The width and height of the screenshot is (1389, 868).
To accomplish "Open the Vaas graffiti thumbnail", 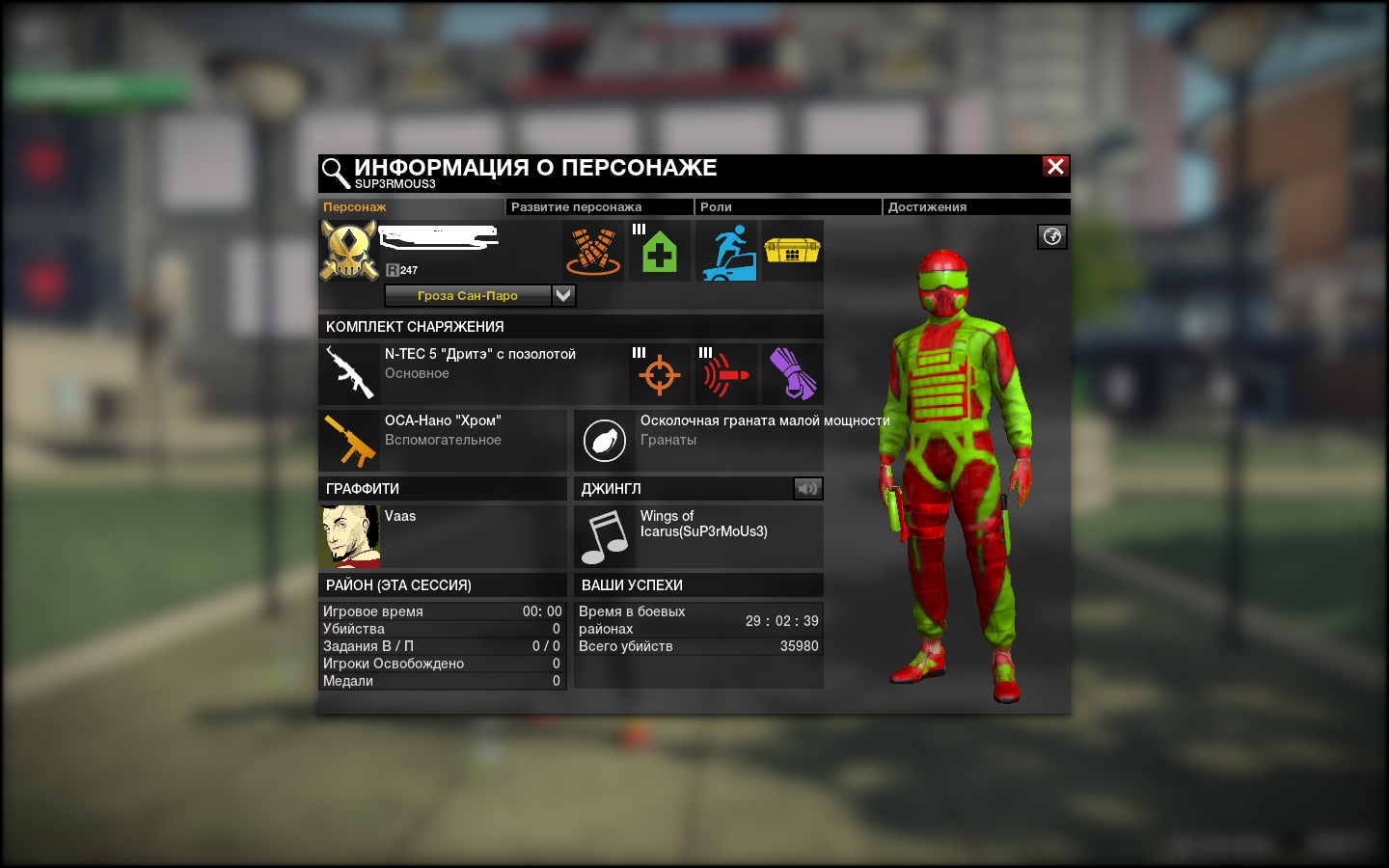I will click(x=349, y=536).
